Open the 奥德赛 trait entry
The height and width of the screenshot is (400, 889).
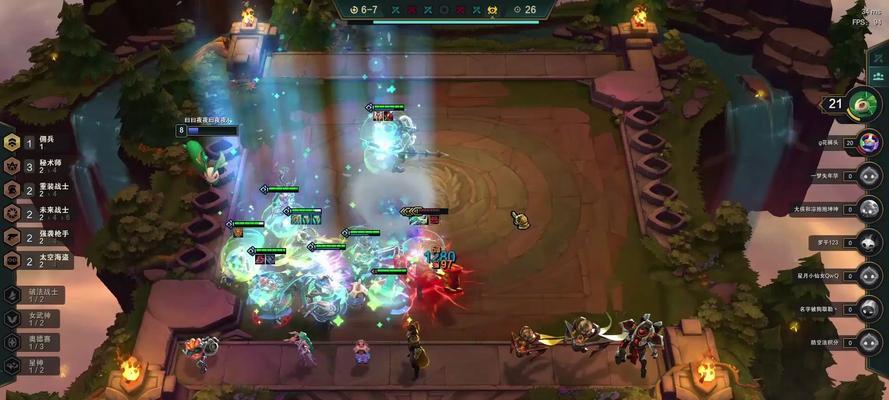[30, 342]
